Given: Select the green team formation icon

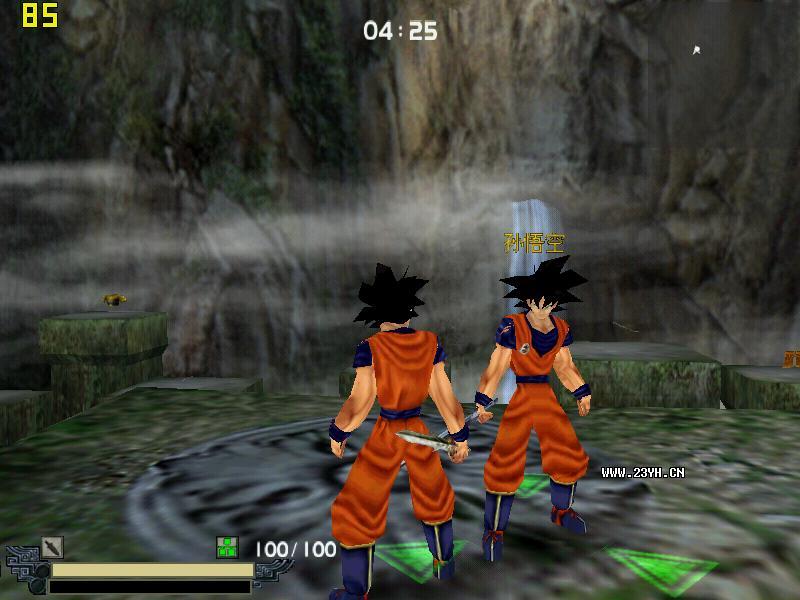Looking at the screenshot, I should (227, 547).
